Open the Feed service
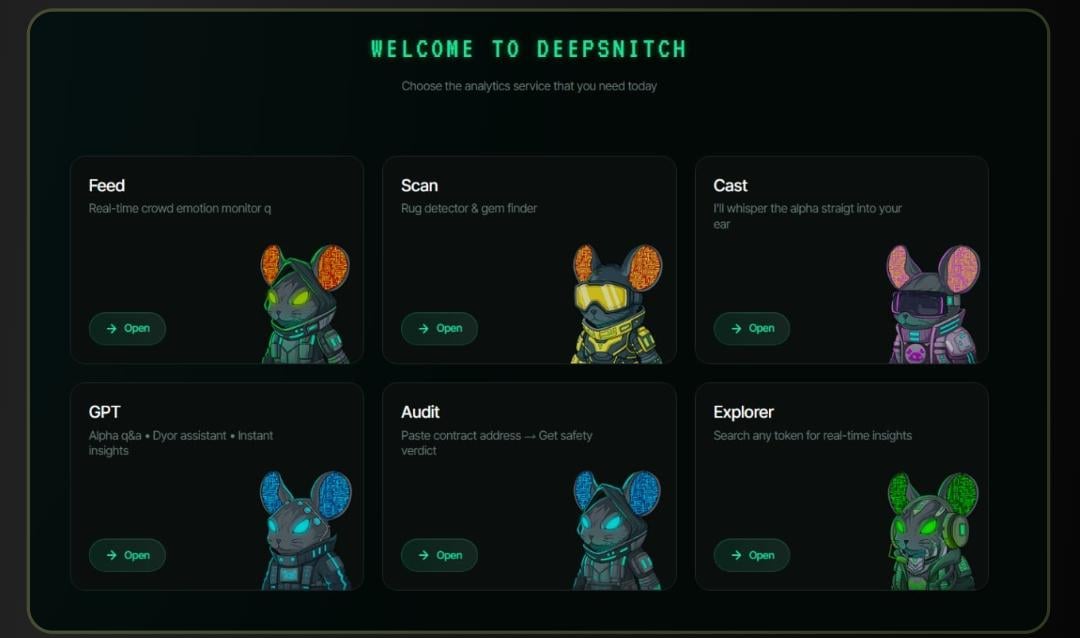The height and width of the screenshot is (638, 1080). tap(127, 328)
